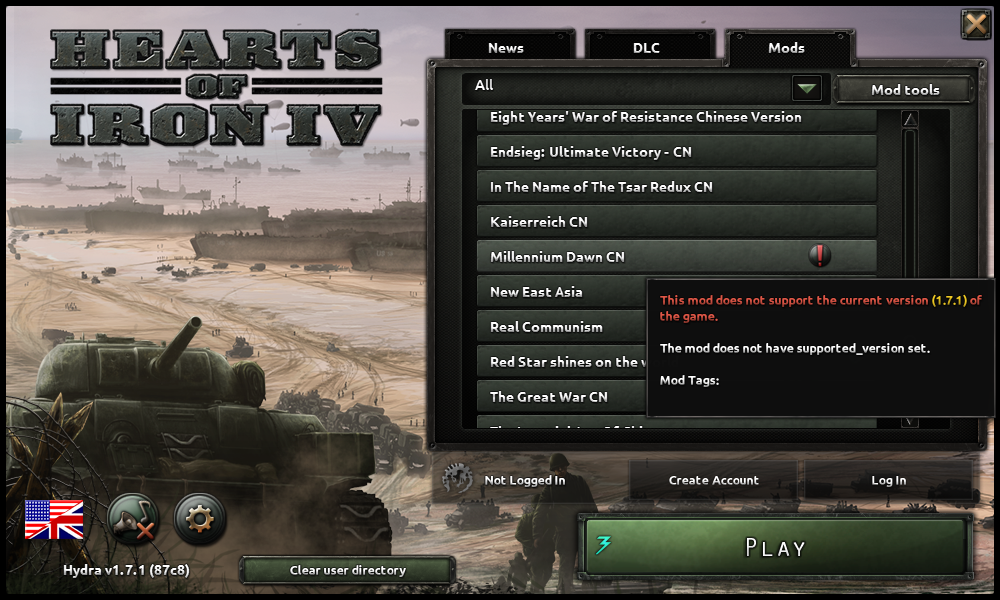Toggle the Millennium Dawn CN mod
Screen dimensions: 1000x600
[640, 257]
